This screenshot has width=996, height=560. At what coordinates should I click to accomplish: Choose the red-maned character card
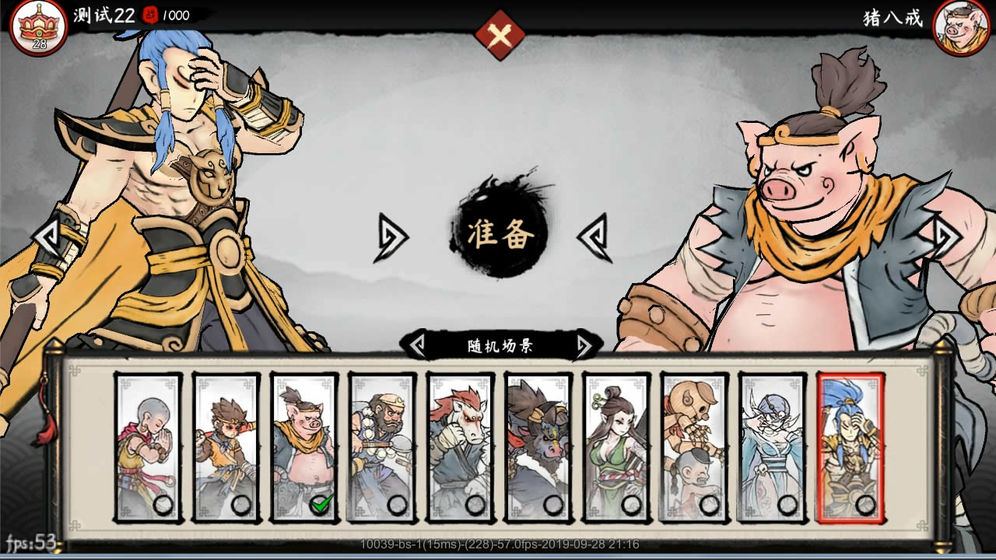pyautogui.click(x=460, y=446)
